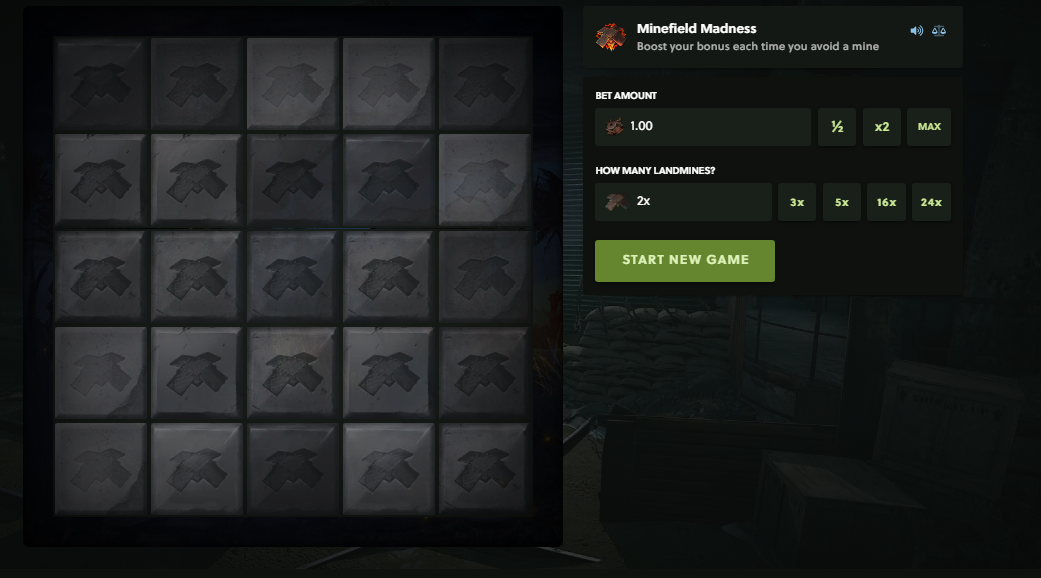Select 16x landmines
The width and height of the screenshot is (1041, 578).
pyautogui.click(x=886, y=202)
